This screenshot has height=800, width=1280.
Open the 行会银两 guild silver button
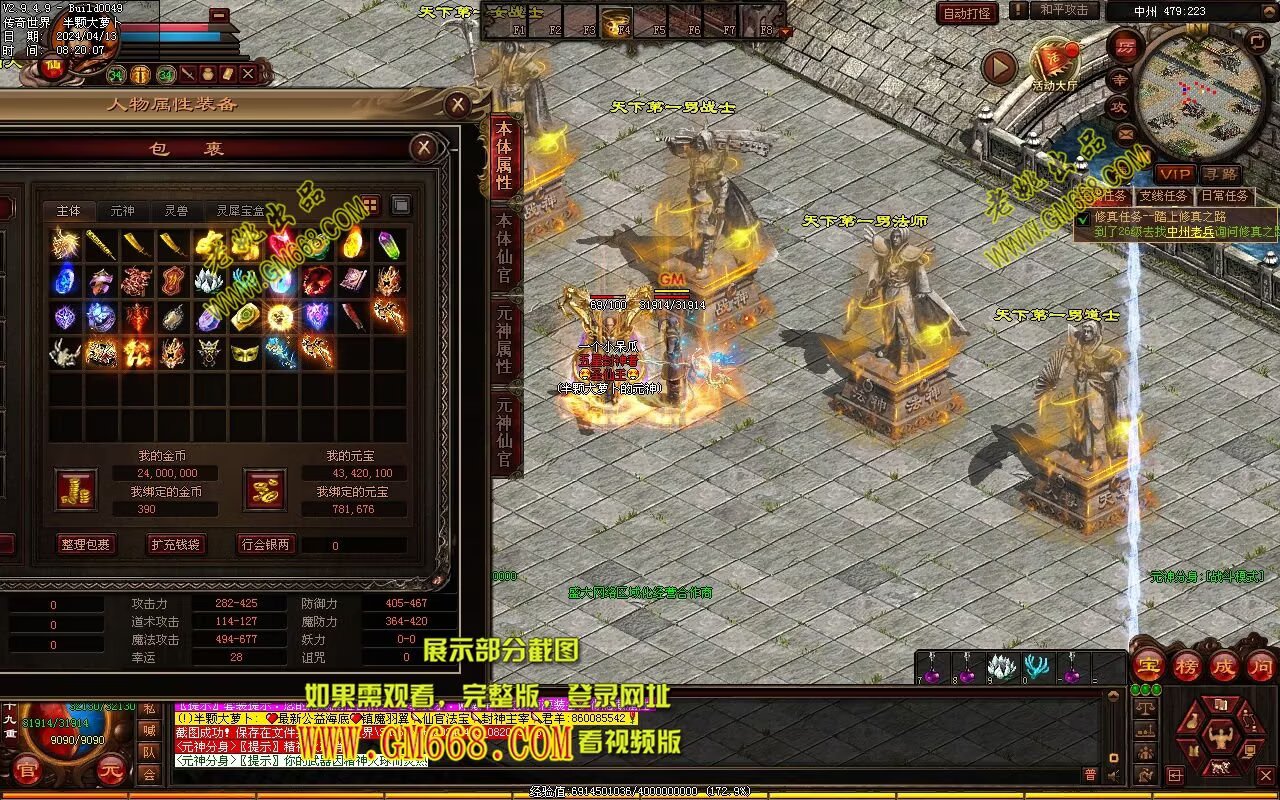click(x=265, y=545)
